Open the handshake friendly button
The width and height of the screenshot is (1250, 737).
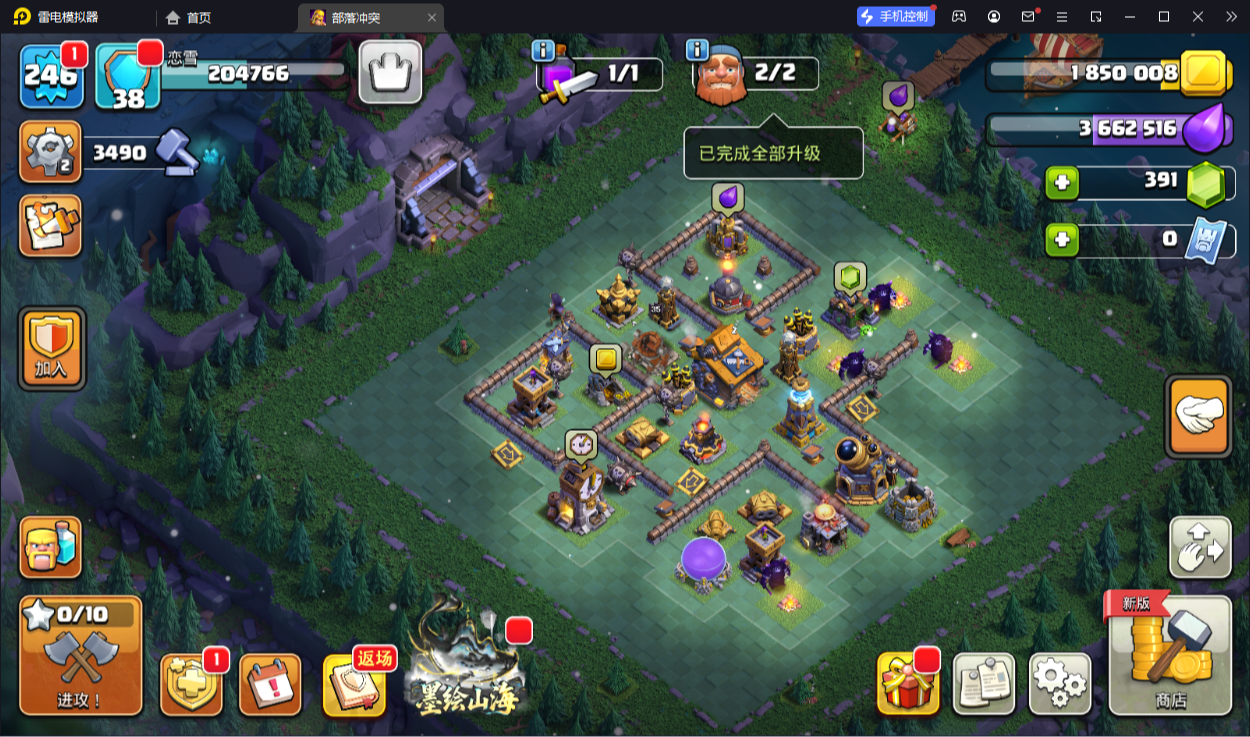(x=1198, y=416)
